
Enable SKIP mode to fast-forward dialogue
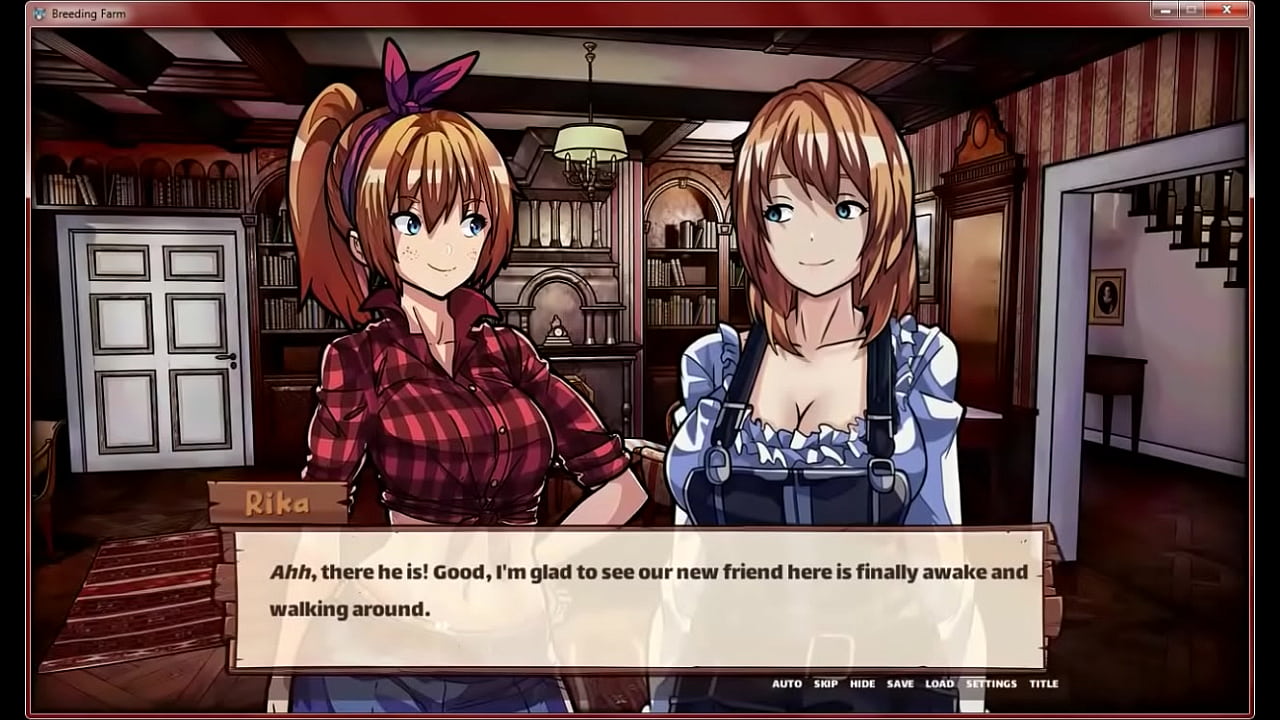click(x=823, y=683)
